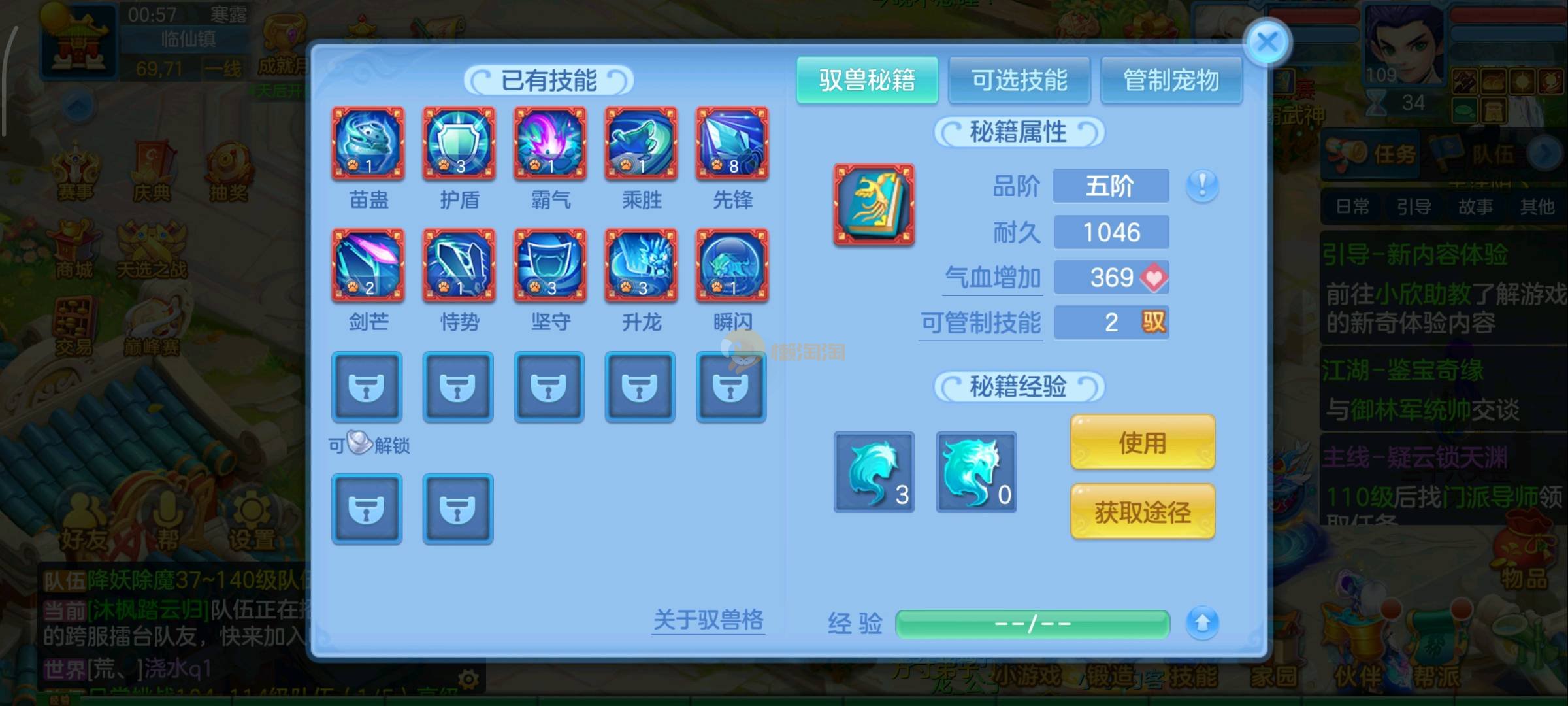This screenshot has width=1568, height=706.
Task: Select the 乘胜 skill icon
Action: pyautogui.click(x=641, y=144)
